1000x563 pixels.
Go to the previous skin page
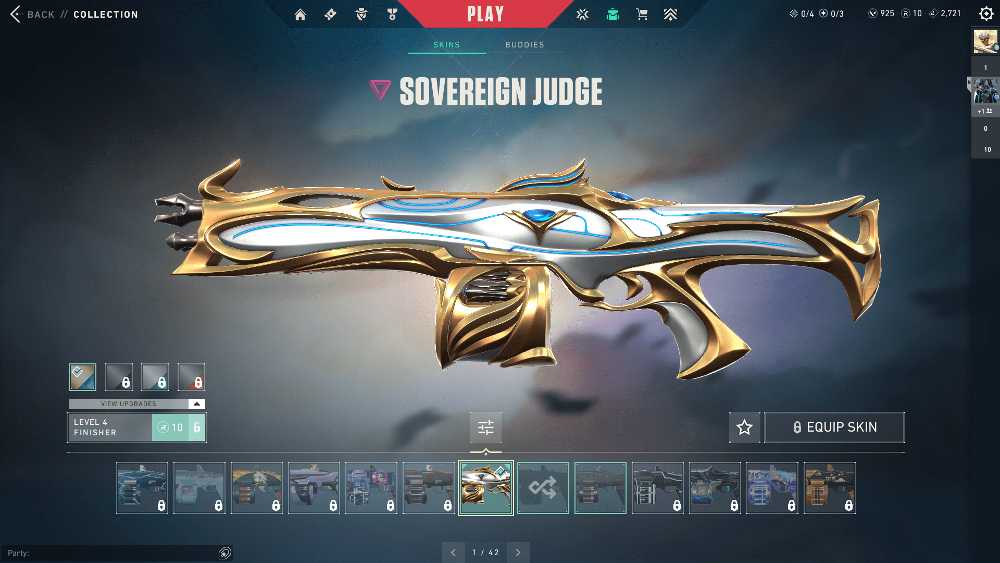[x=454, y=552]
